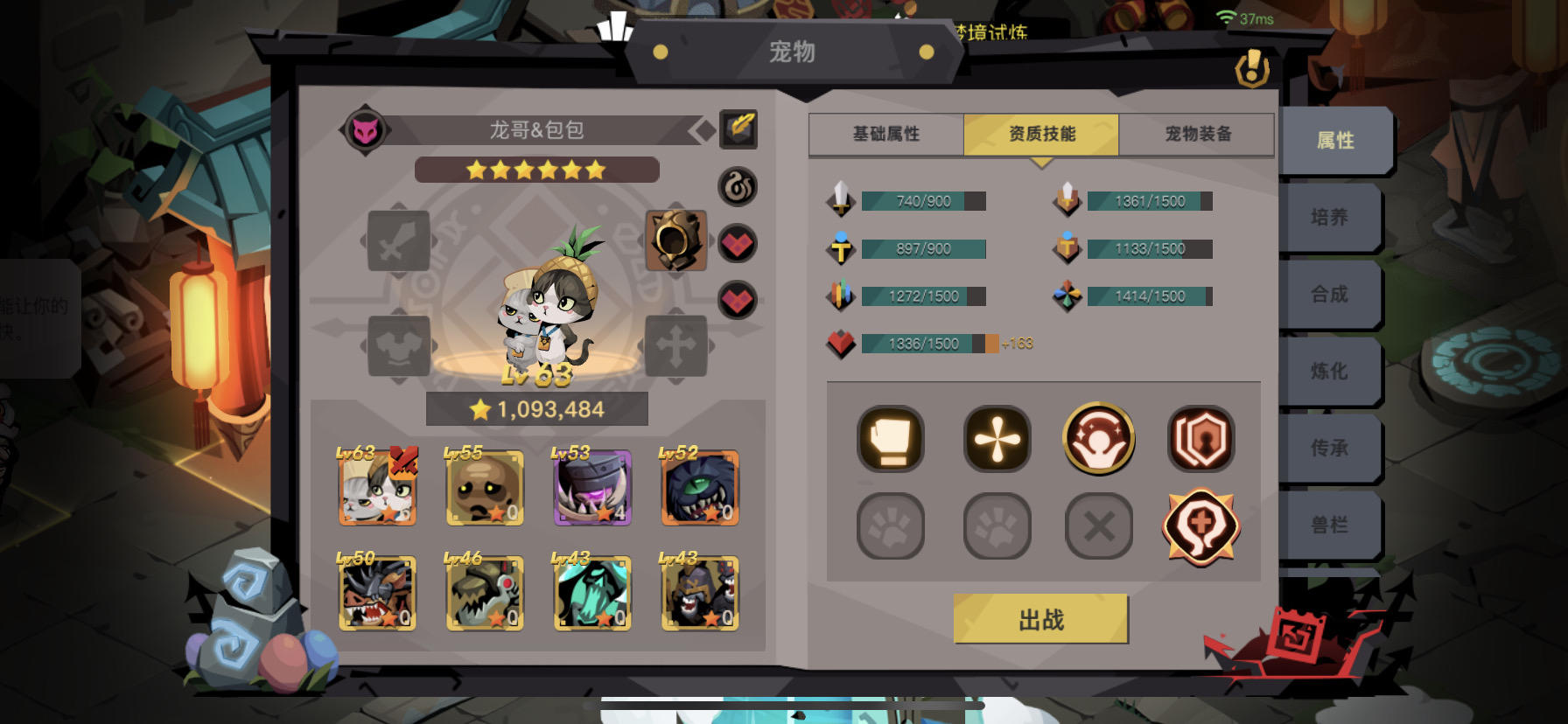Select the cross-shaped skill icon
This screenshot has height=724, width=1568.
point(996,440)
